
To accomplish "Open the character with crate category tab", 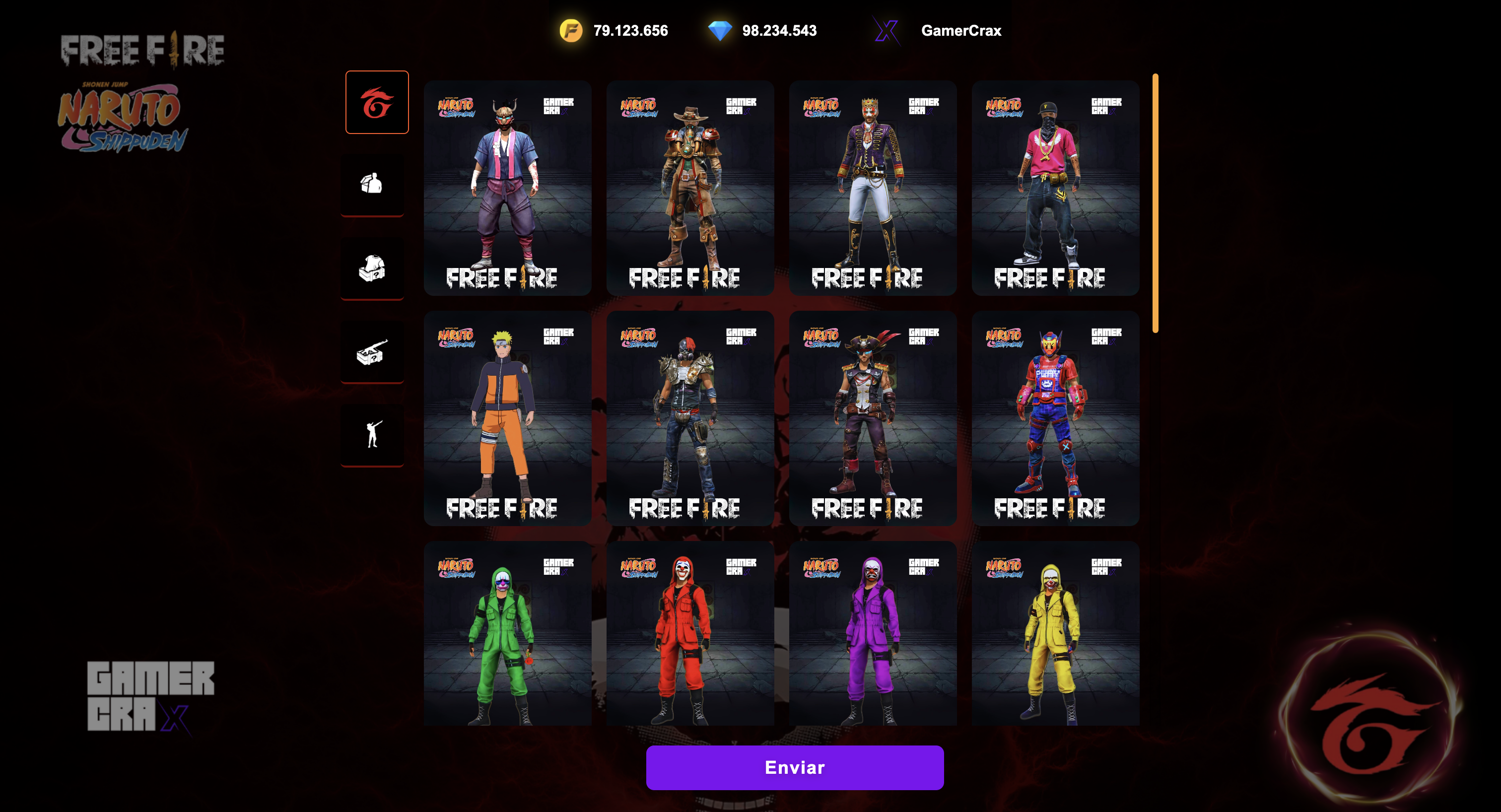I will coord(372,184).
